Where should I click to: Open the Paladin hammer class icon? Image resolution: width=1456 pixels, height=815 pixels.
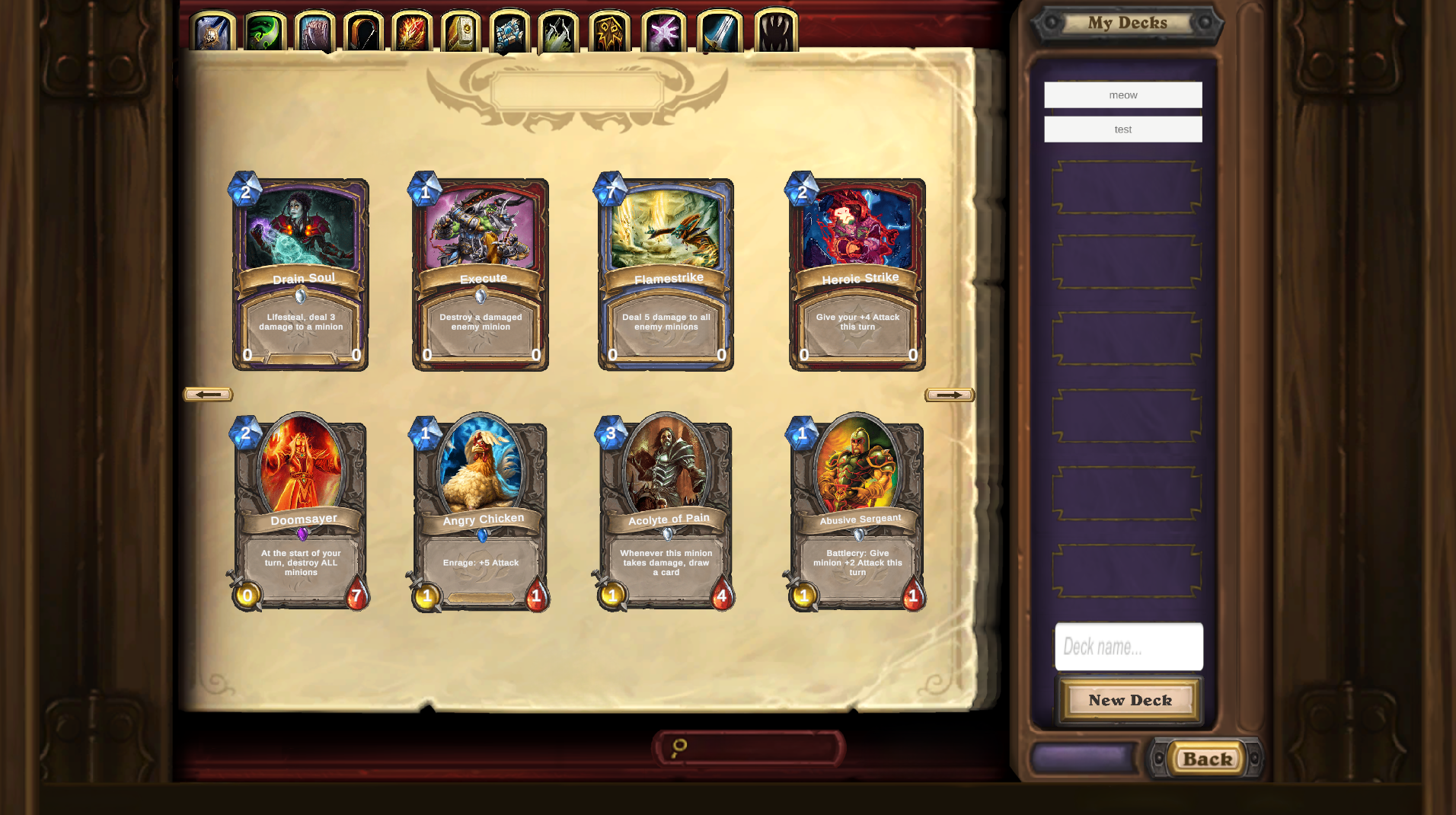click(x=461, y=30)
